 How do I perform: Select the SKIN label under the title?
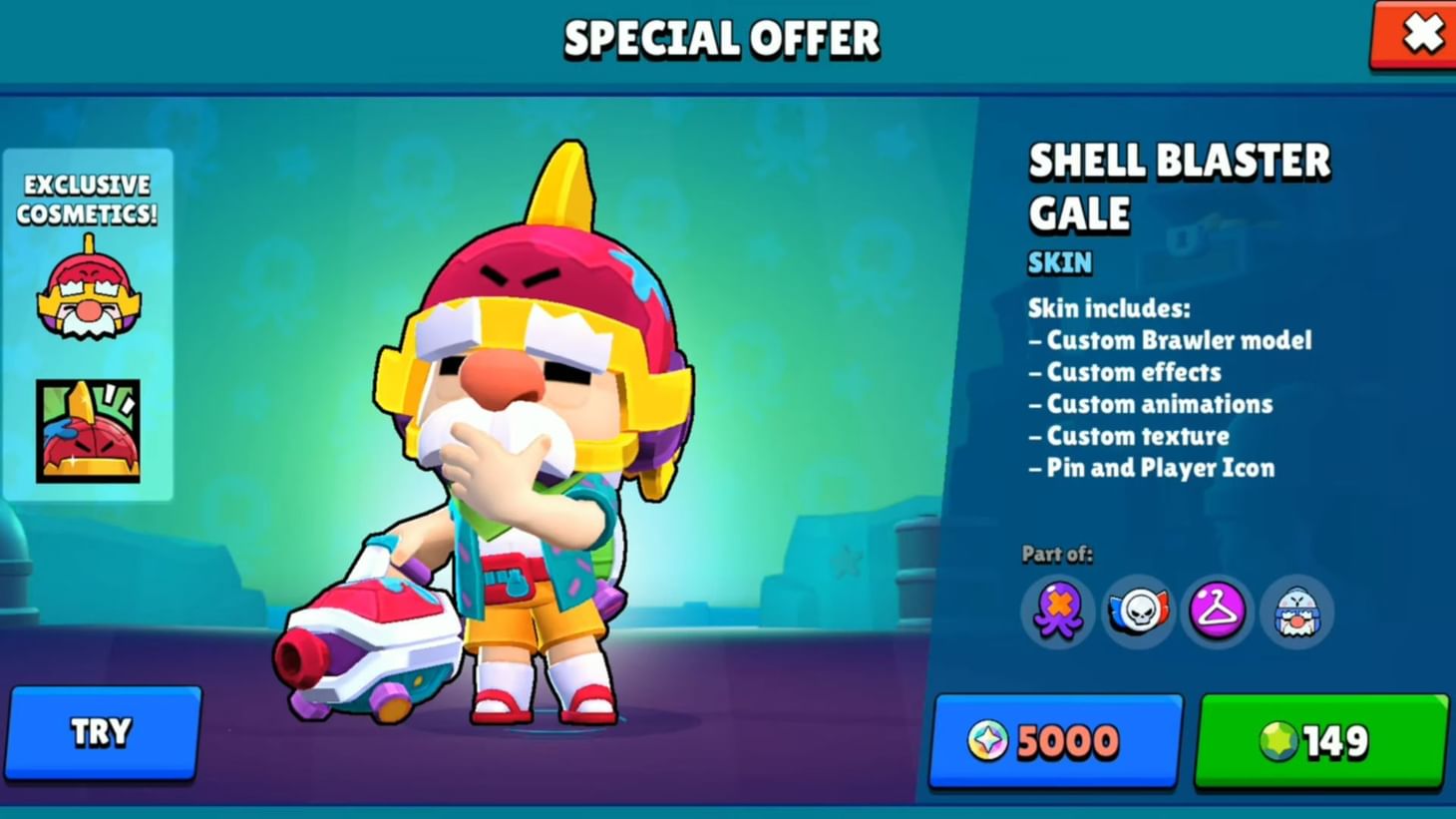1060,262
